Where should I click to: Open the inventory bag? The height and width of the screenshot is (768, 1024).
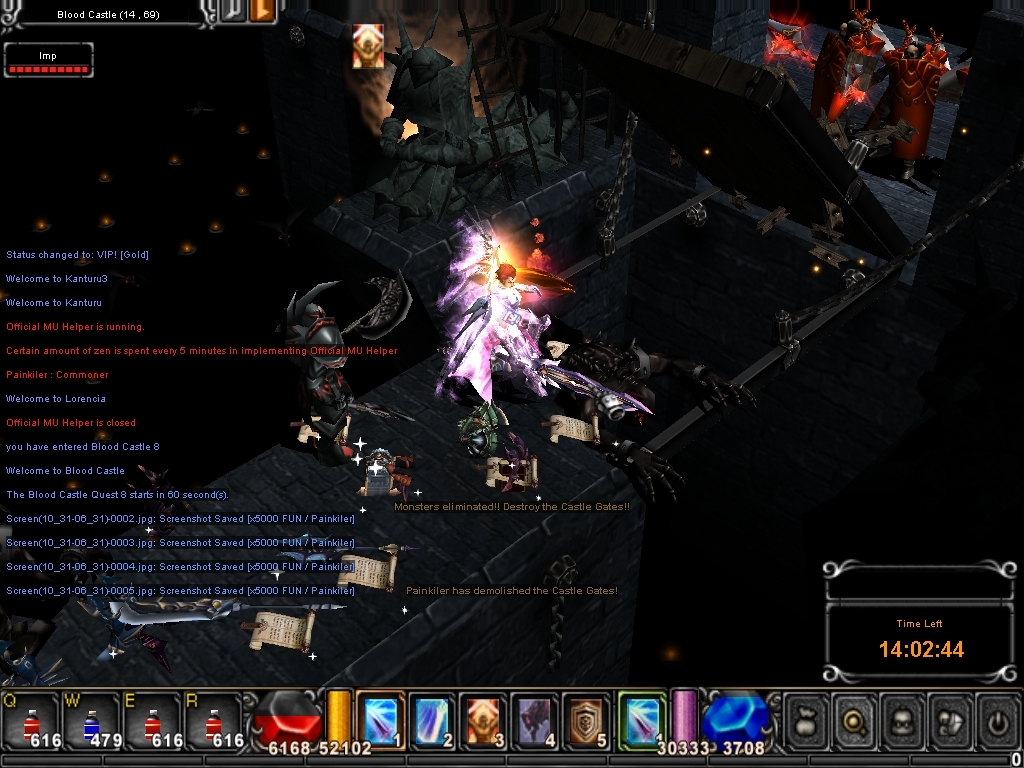(x=806, y=718)
